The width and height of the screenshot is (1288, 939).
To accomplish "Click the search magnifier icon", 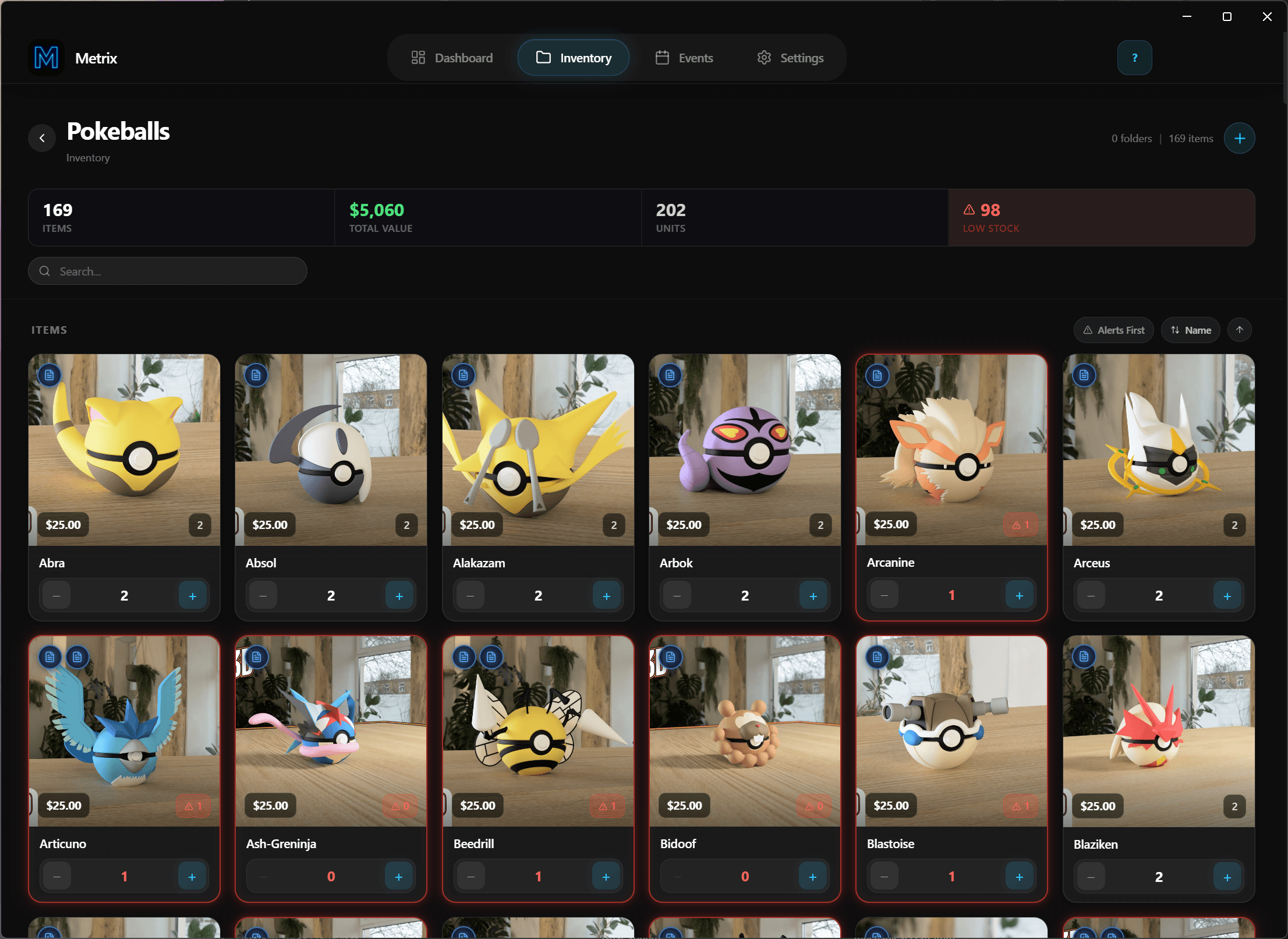I will coord(45,271).
